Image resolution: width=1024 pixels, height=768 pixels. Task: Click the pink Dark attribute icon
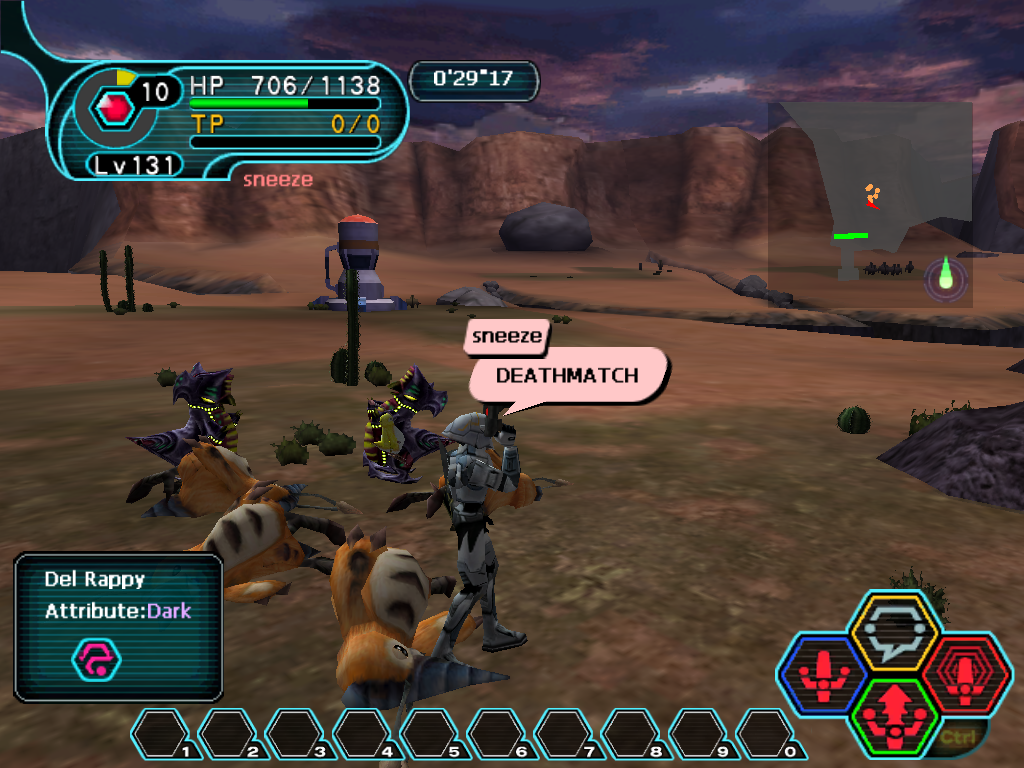(x=96, y=659)
